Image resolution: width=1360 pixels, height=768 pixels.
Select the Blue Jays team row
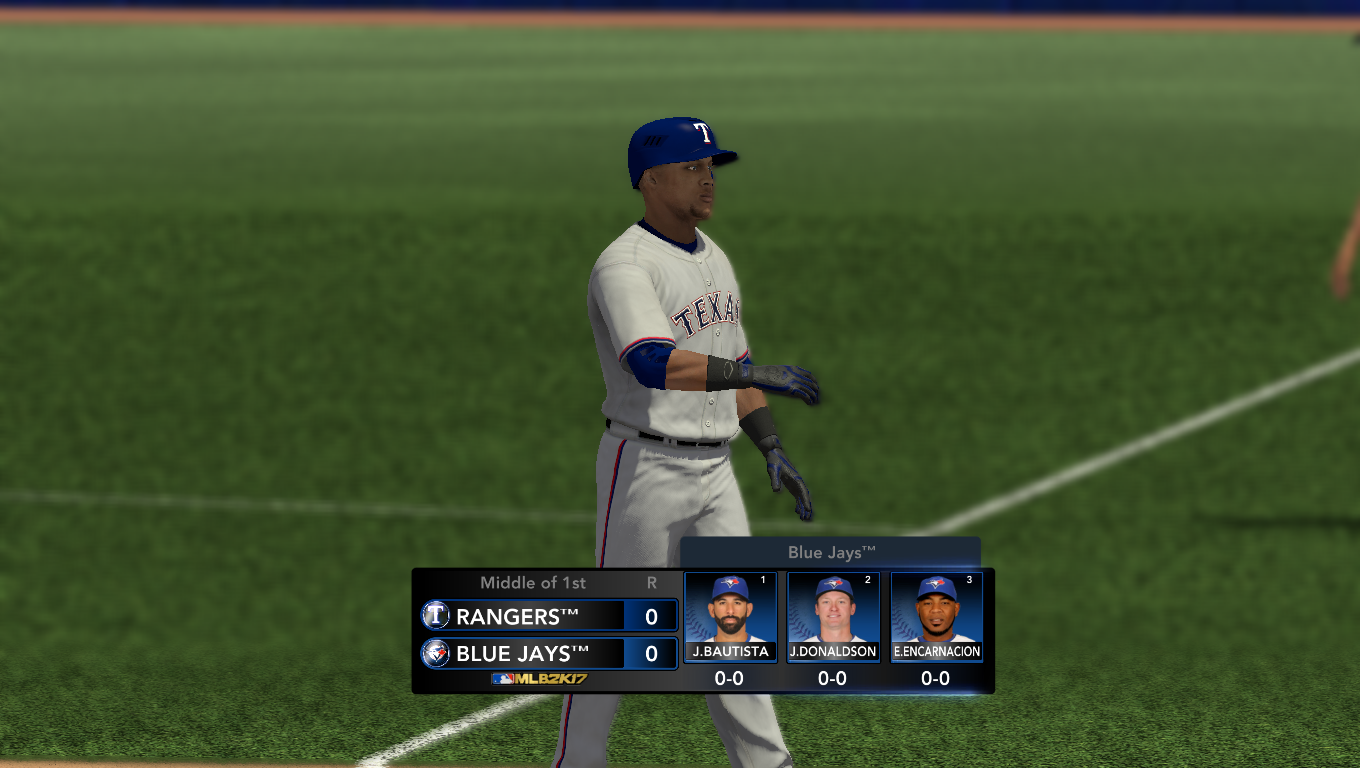click(549, 654)
